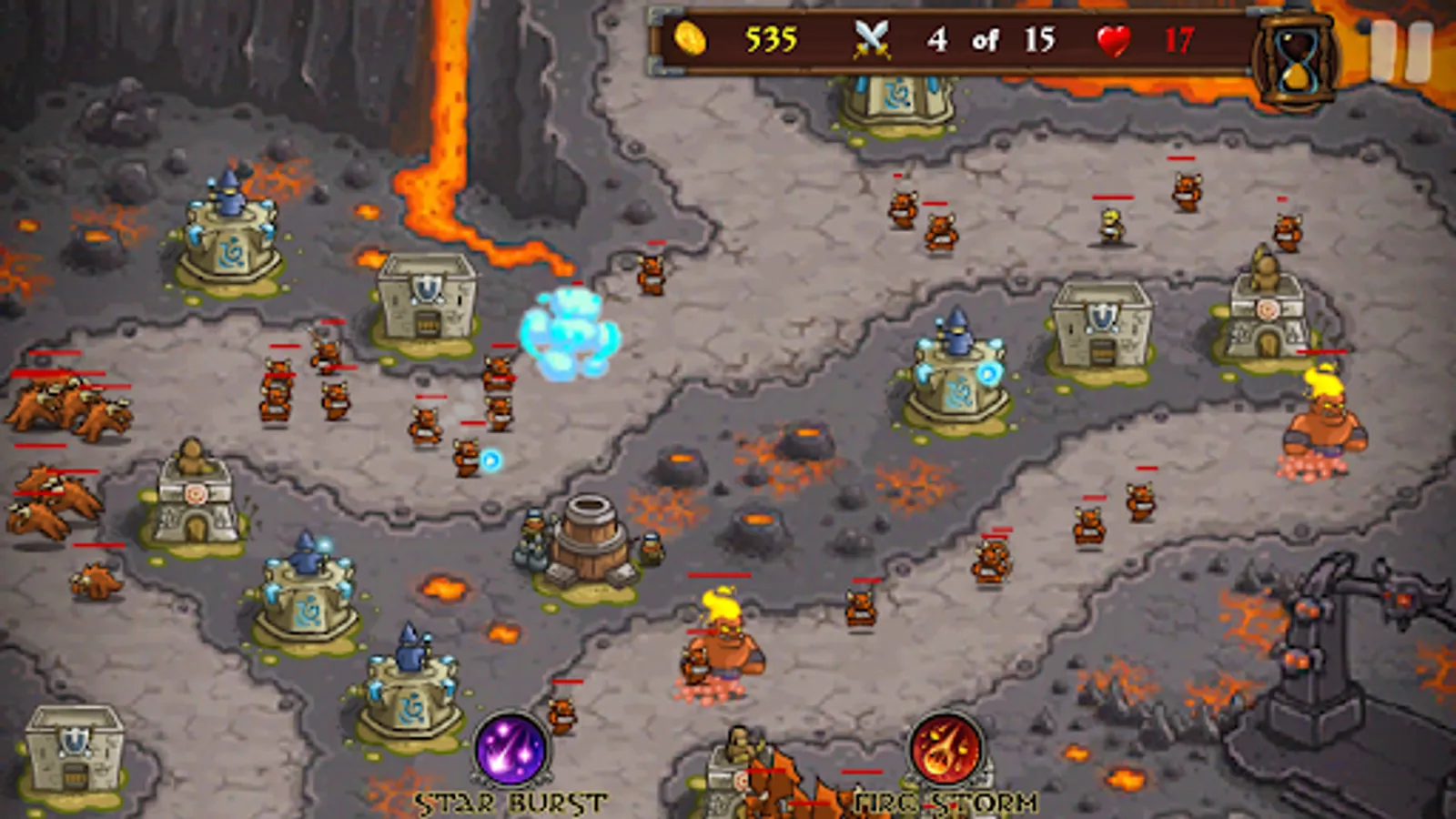Click the Star Burst label text
This screenshot has width=1456, height=819.
point(510,804)
